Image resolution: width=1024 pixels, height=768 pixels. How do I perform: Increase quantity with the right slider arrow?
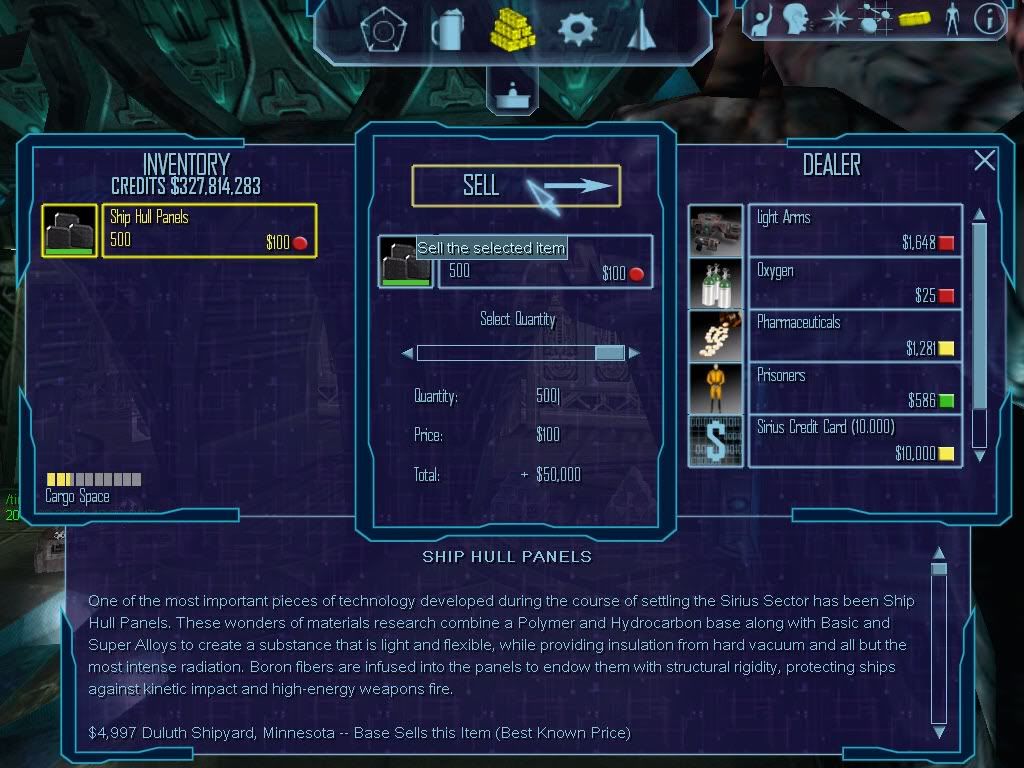click(634, 353)
